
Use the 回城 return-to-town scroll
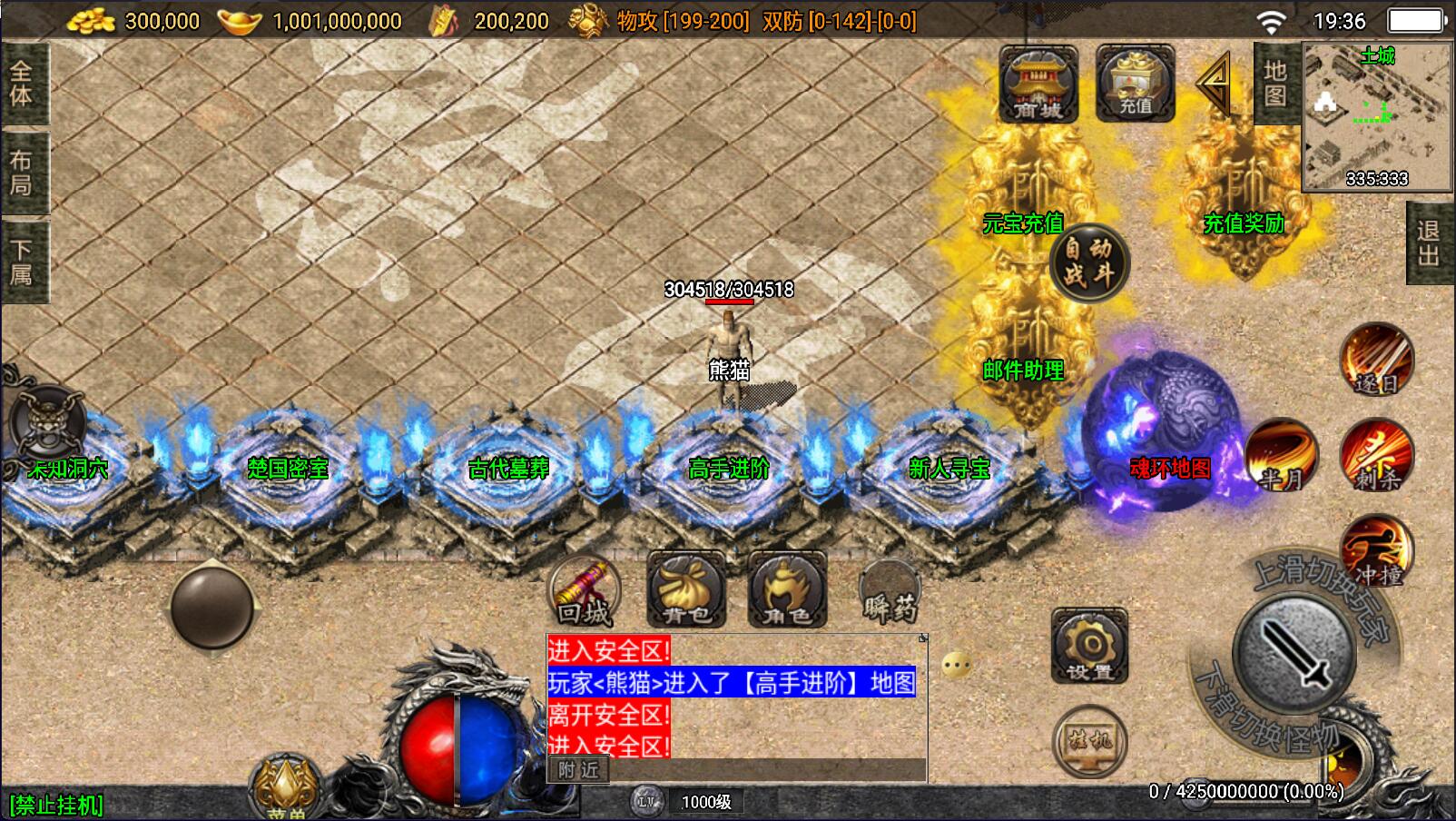click(585, 591)
